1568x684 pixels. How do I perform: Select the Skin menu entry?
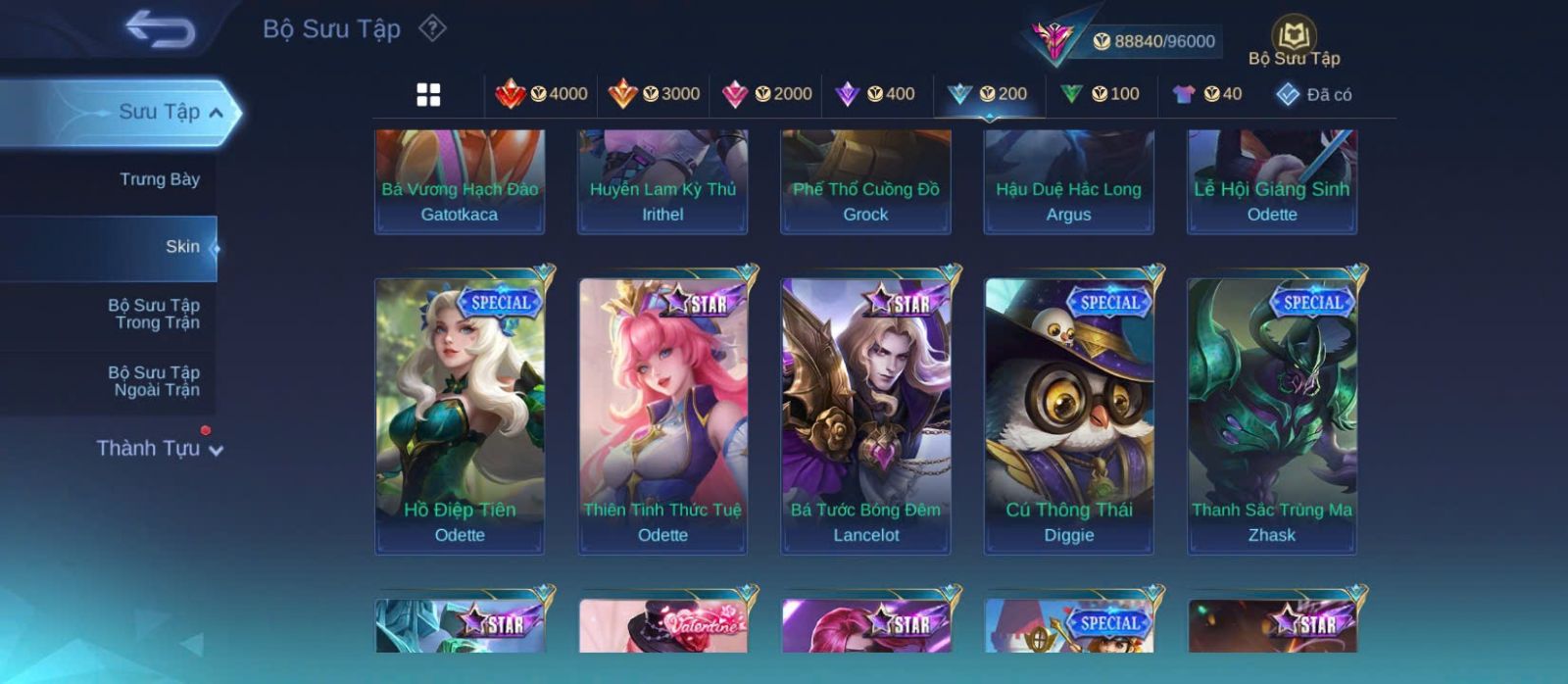point(181,247)
